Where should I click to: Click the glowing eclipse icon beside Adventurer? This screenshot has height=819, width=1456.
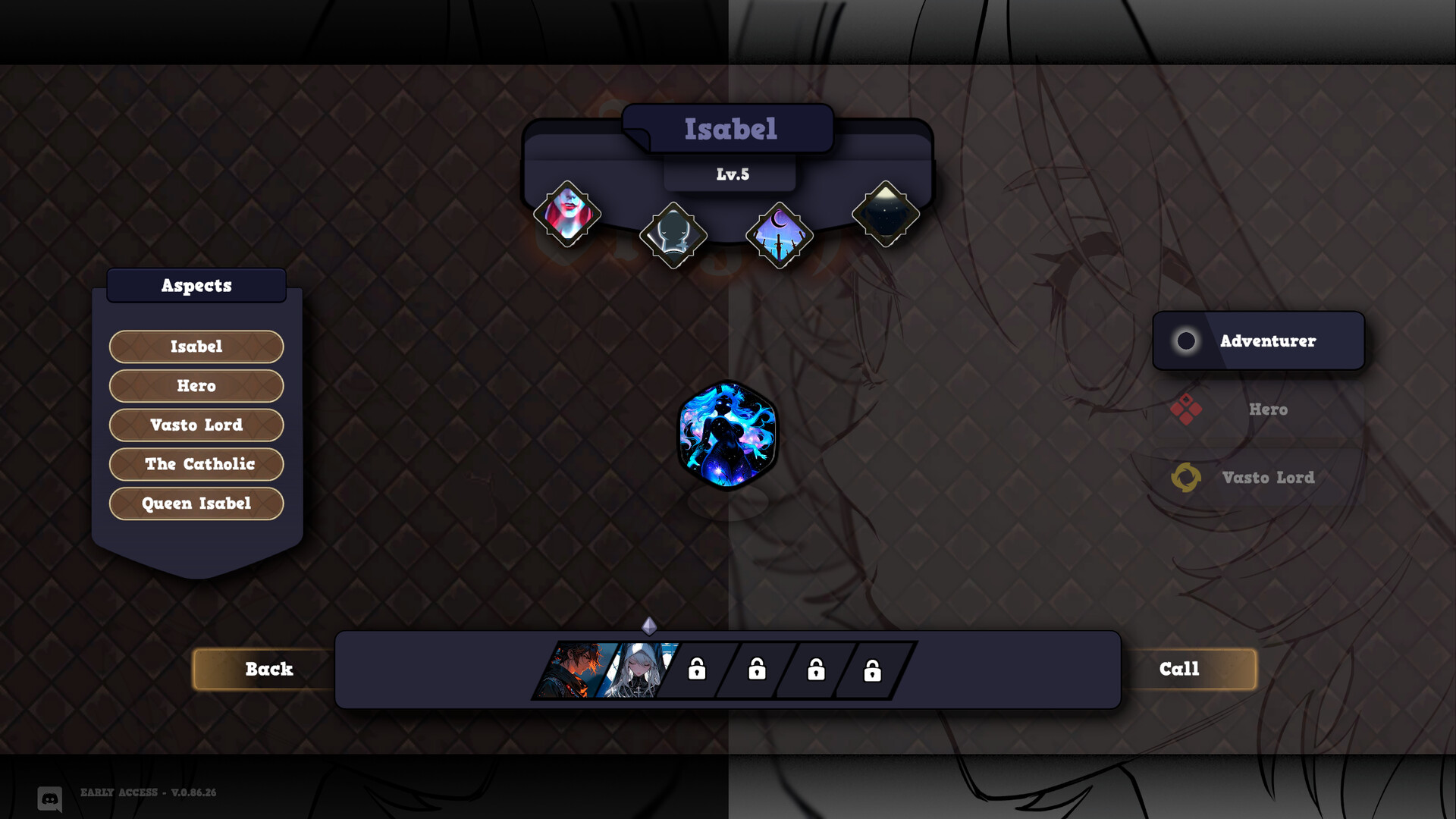click(x=1185, y=340)
